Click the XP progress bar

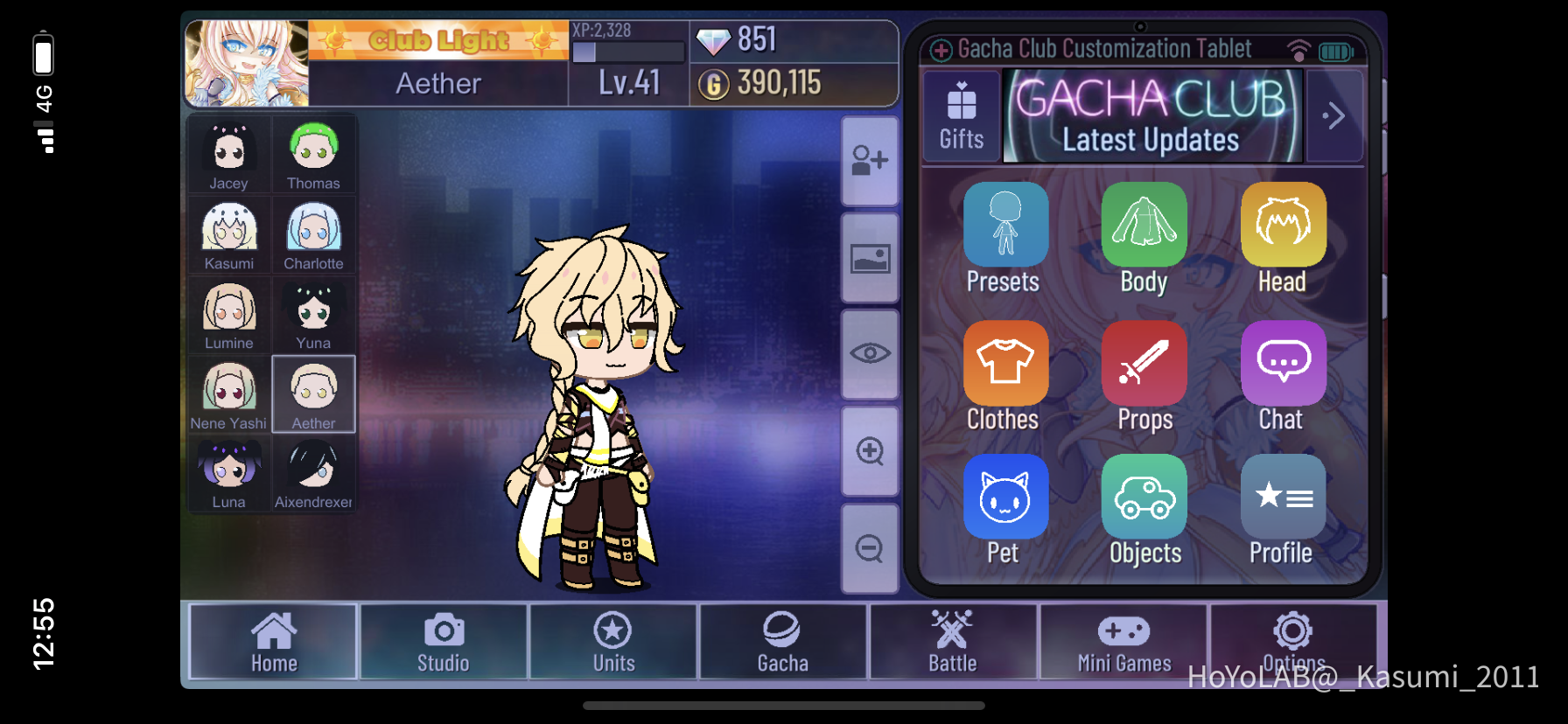tap(628, 52)
